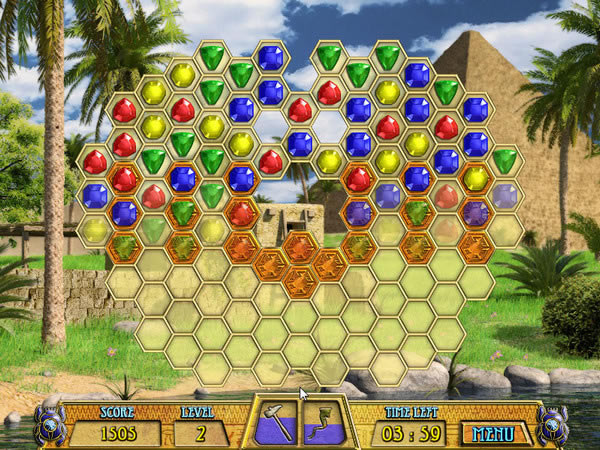Open the game MENU

coord(495,433)
